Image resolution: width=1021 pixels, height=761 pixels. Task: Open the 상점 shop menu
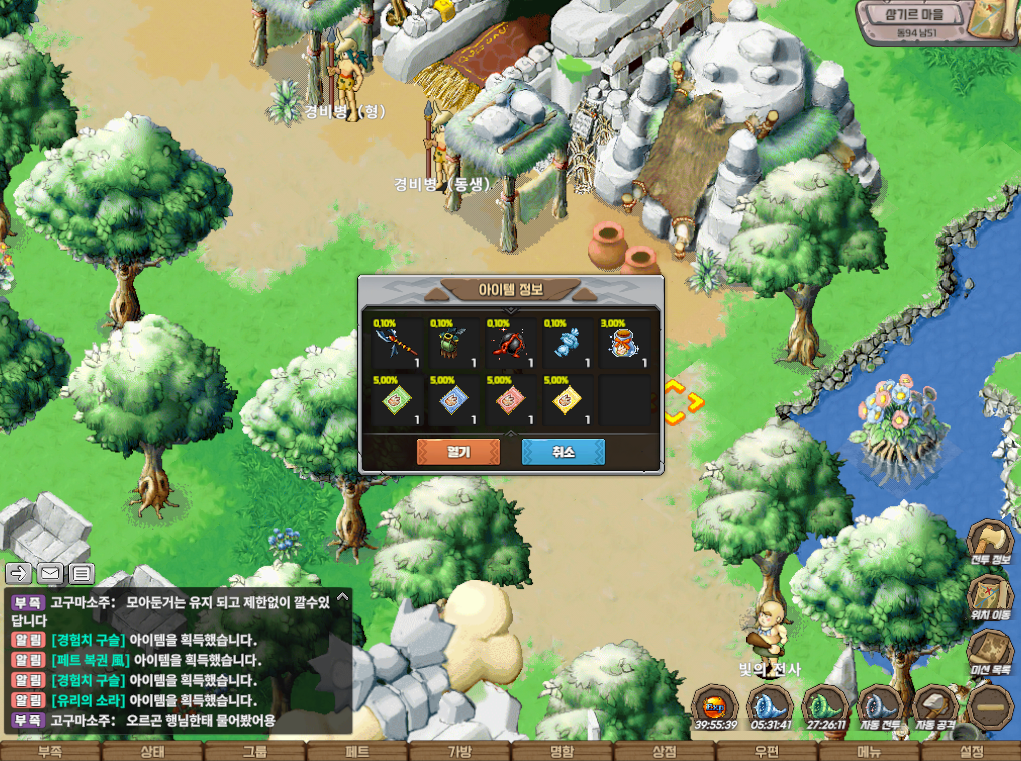coord(664,751)
